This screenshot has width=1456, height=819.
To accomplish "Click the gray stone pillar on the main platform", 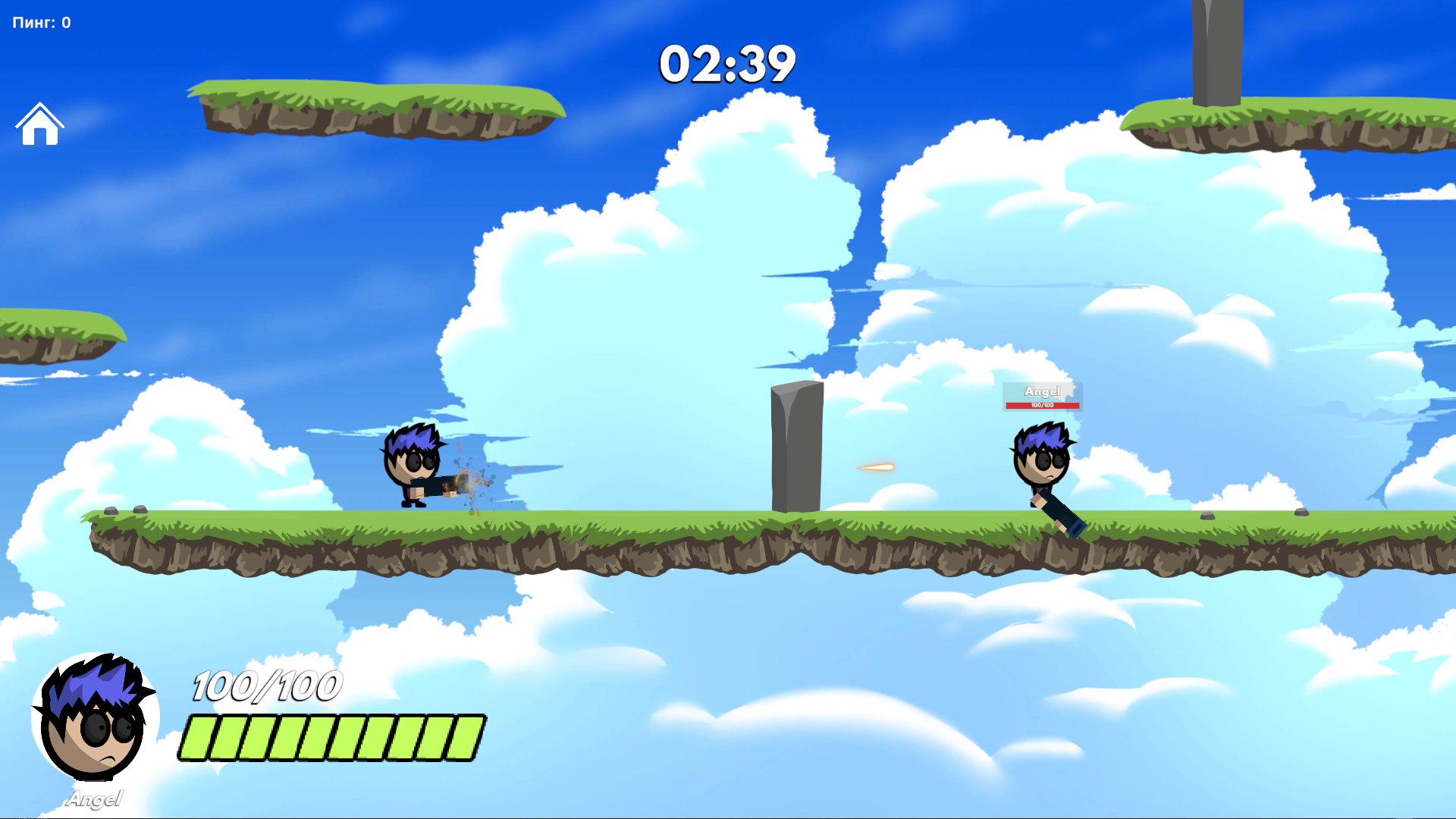I will [796, 447].
